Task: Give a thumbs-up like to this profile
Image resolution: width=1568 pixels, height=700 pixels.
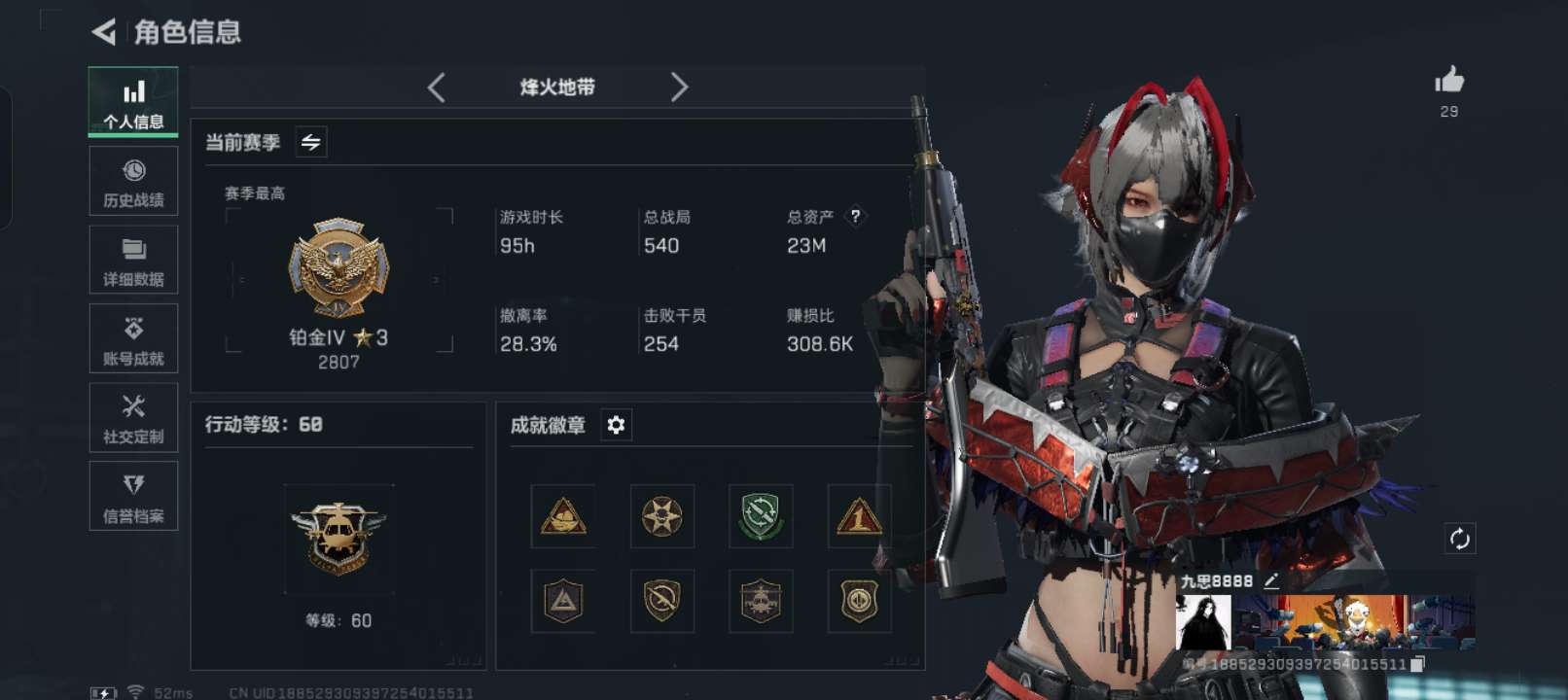Action: (1448, 81)
